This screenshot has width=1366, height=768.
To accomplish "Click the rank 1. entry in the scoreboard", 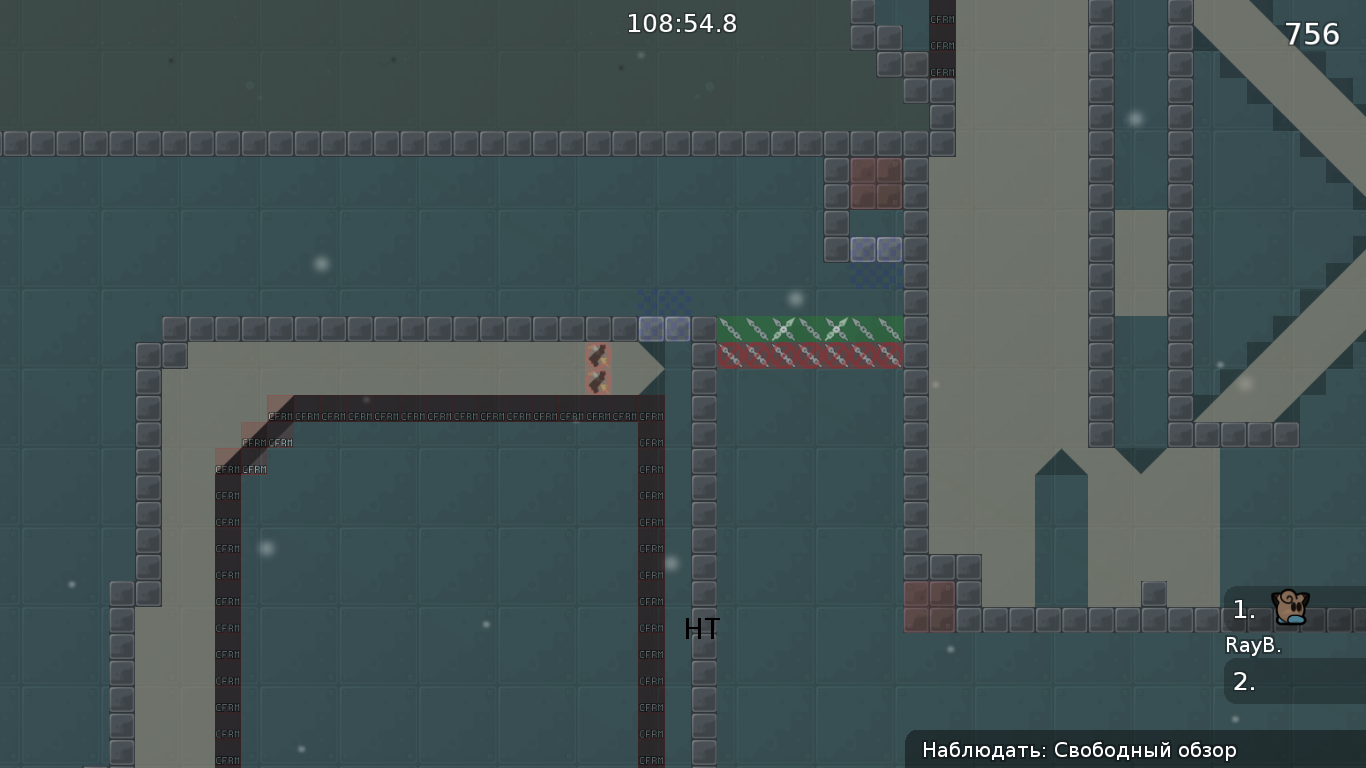I will point(1241,608).
